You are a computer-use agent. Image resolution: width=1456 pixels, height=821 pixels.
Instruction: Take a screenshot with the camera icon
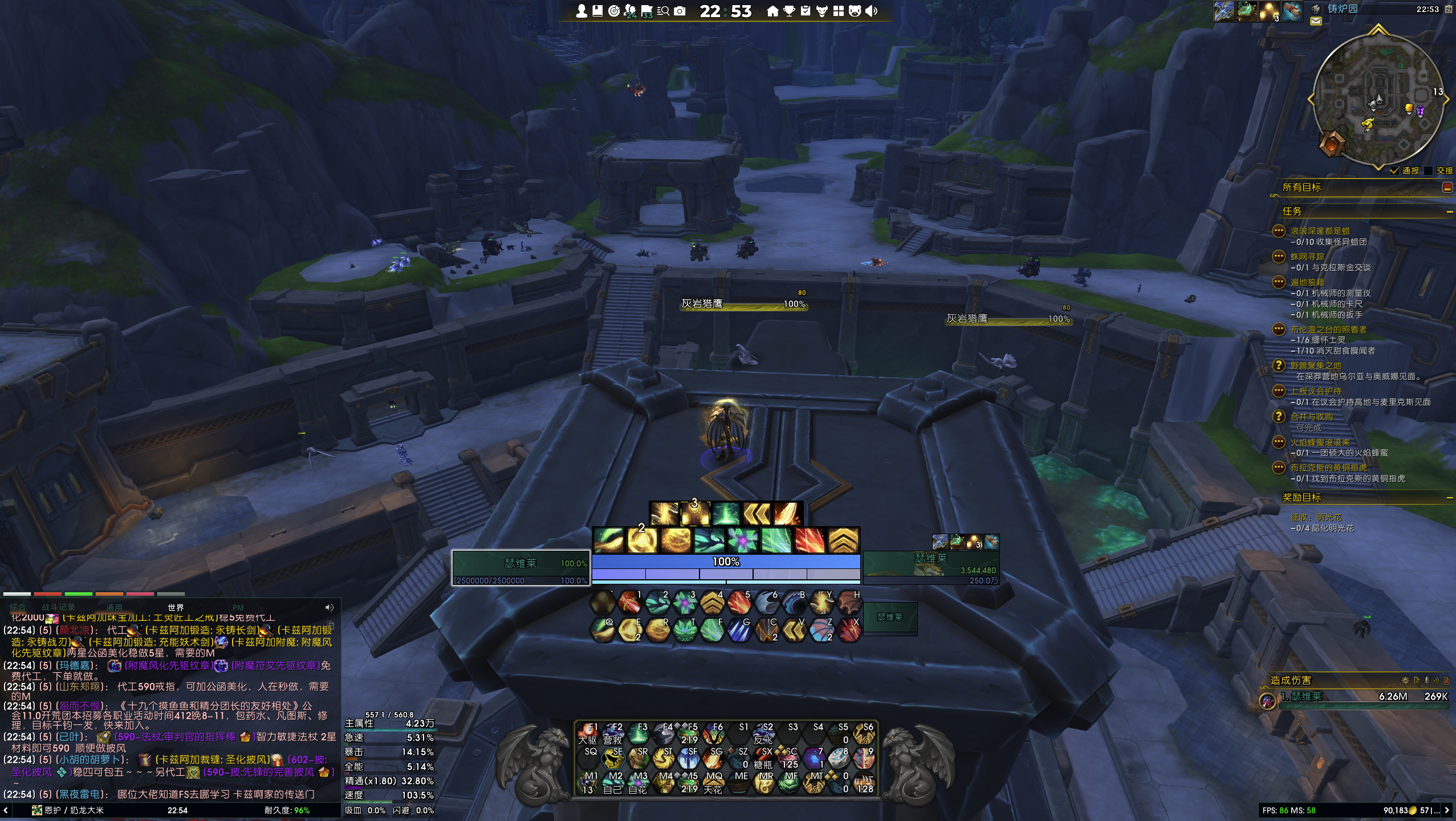tap(681, 10)
